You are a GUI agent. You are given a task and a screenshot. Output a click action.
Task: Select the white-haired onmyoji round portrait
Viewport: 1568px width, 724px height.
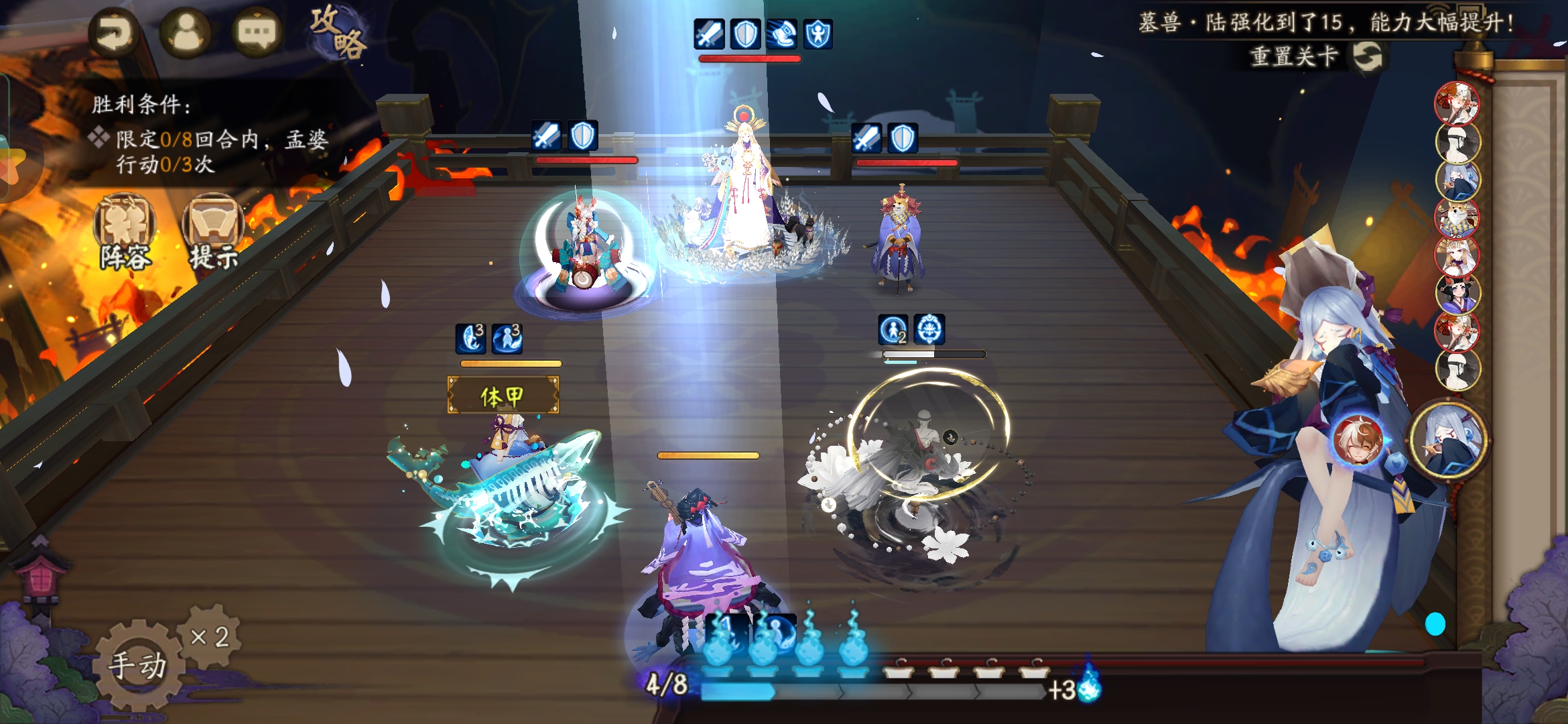[1449, 439]
